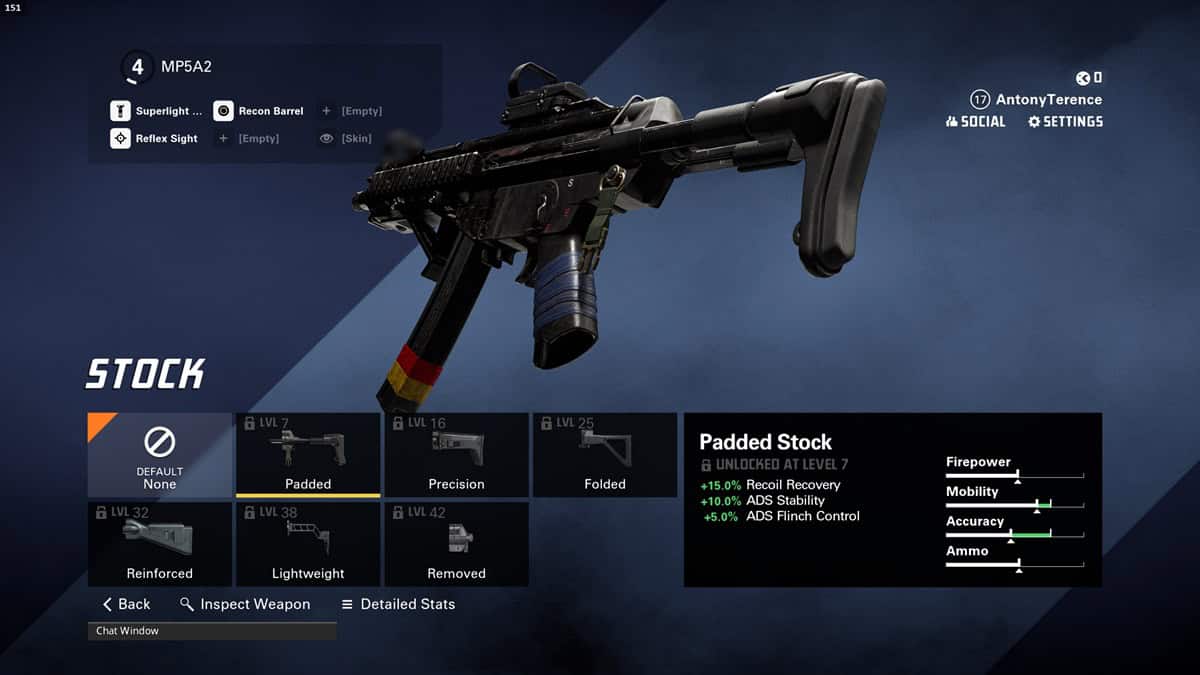Pick the Removed stock tile
The height and width of the screenshot is (675, 1200).
(x=456, y=544)
